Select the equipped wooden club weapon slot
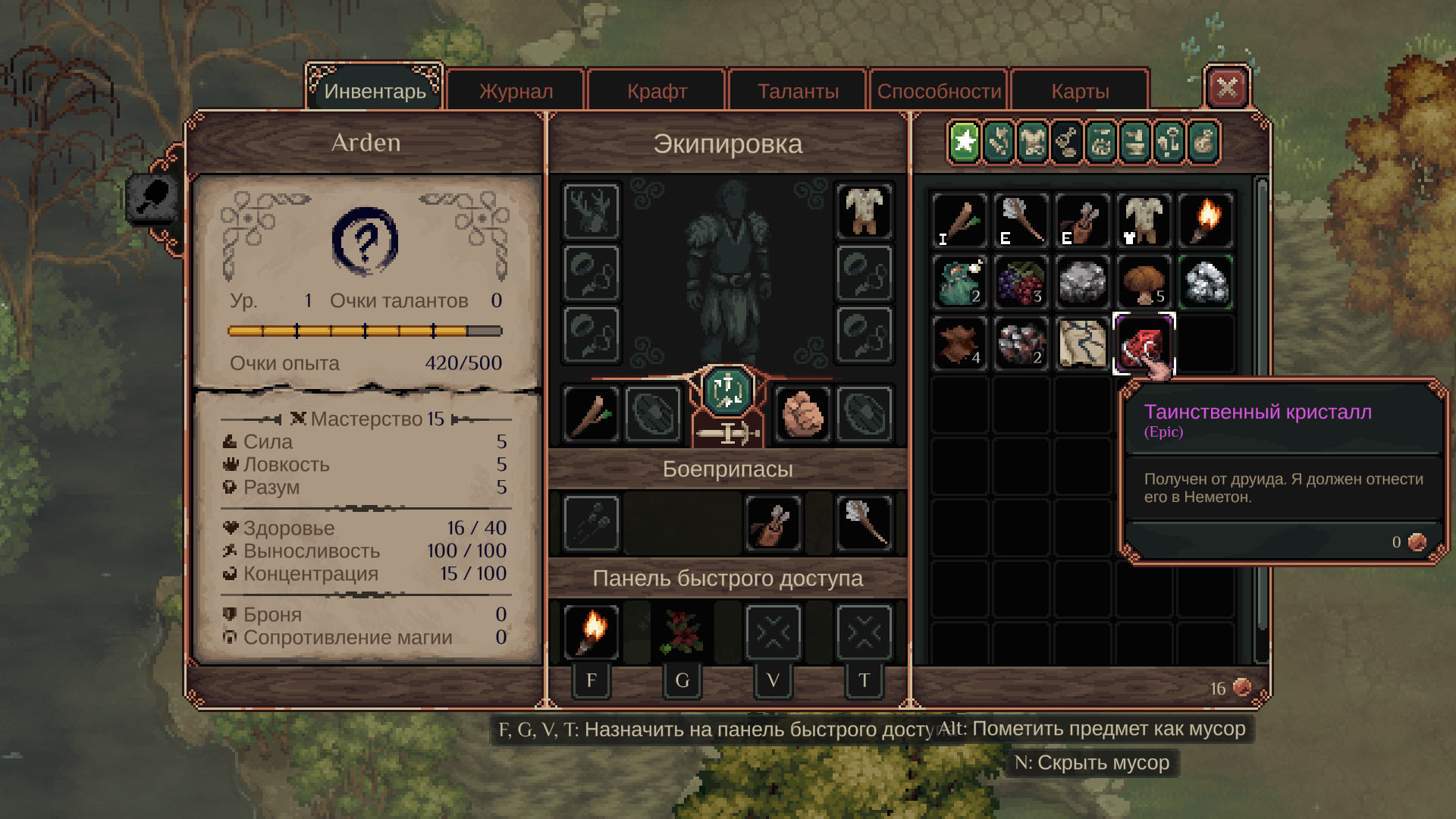The height and width of the screenshot is (819, 1456). [591, 414]
